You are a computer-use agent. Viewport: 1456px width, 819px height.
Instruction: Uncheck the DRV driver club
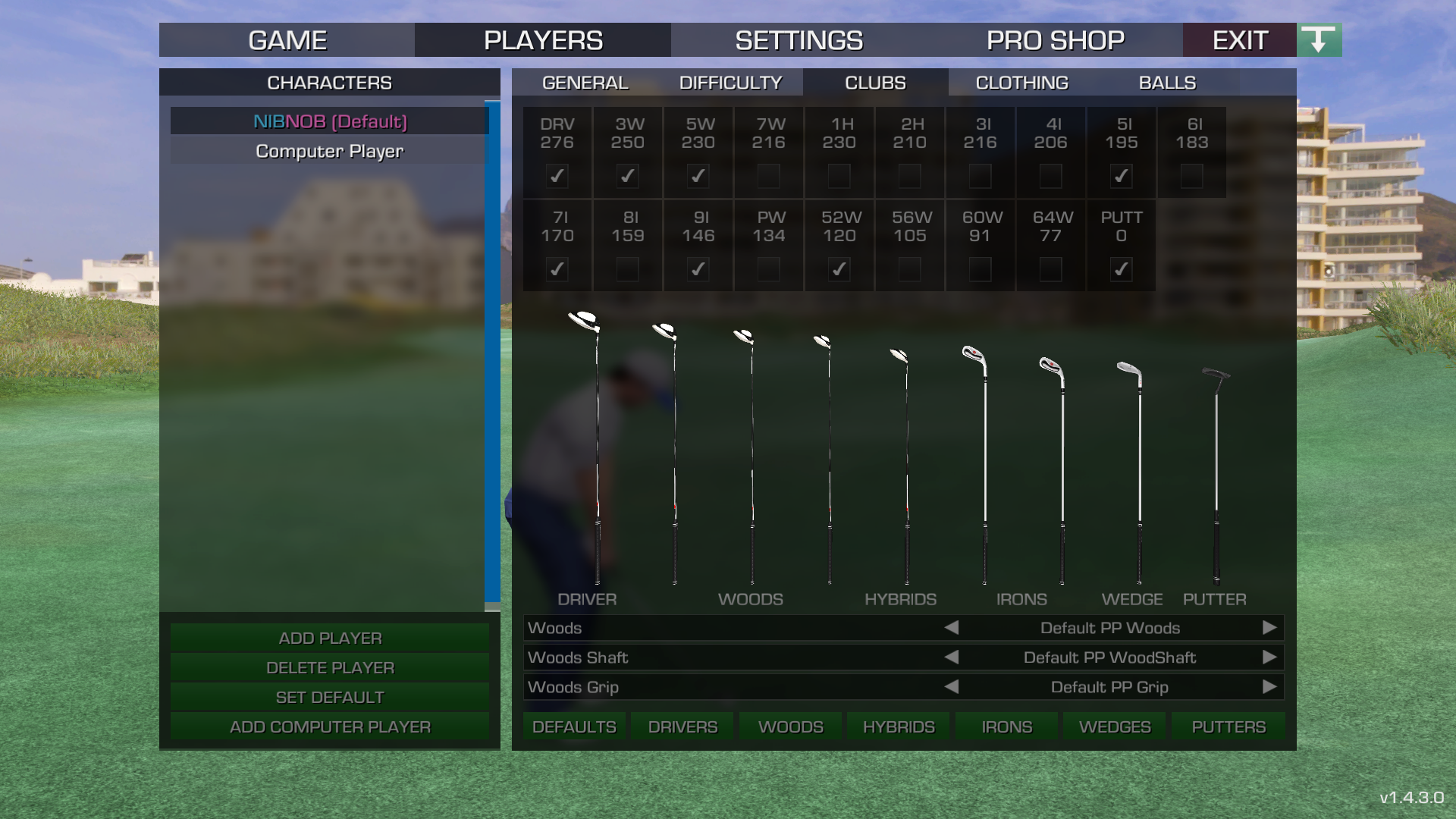tap(557, 176)
